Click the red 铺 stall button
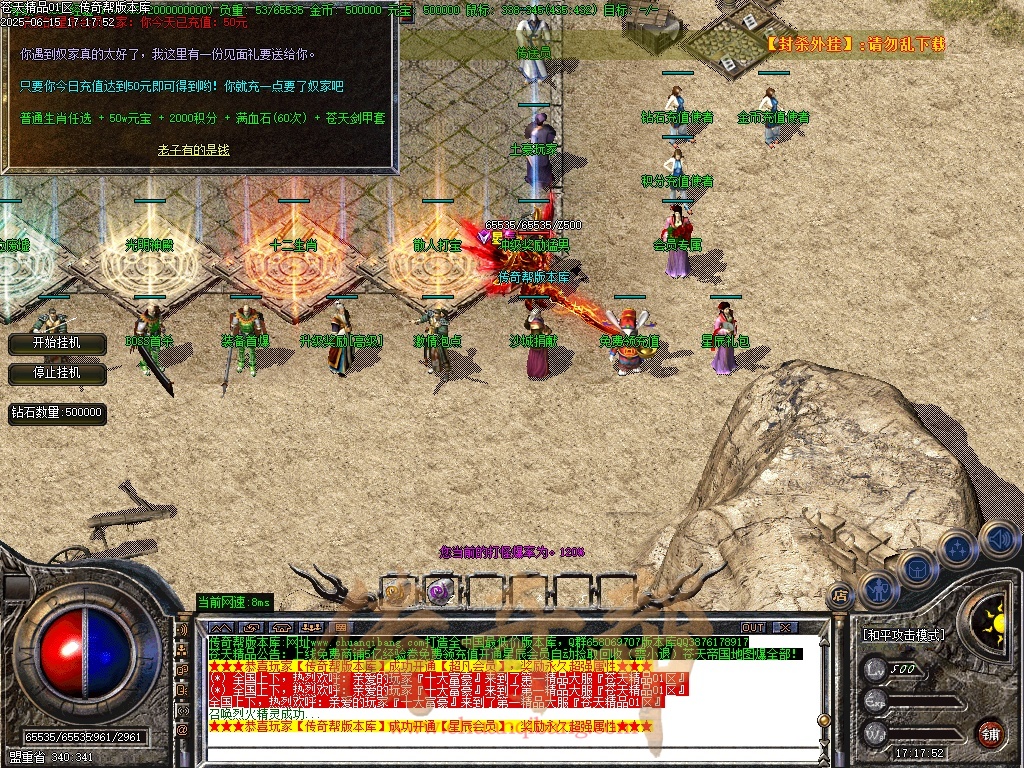Viewport: 1024px width, 768px height. point(990,732)
